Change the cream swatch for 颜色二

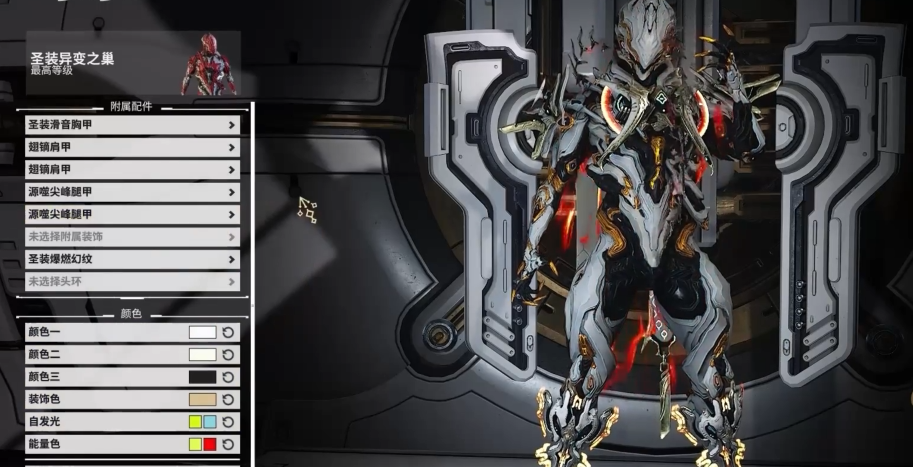tap(202, 354)
